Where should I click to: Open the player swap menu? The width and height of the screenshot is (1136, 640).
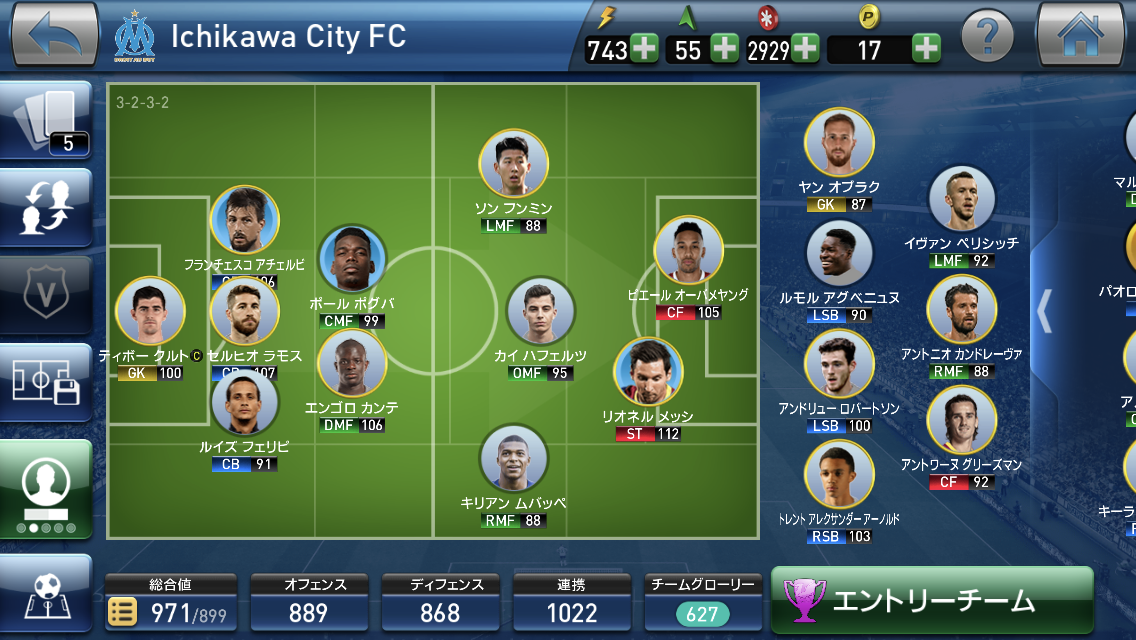[x=46, y=207]
